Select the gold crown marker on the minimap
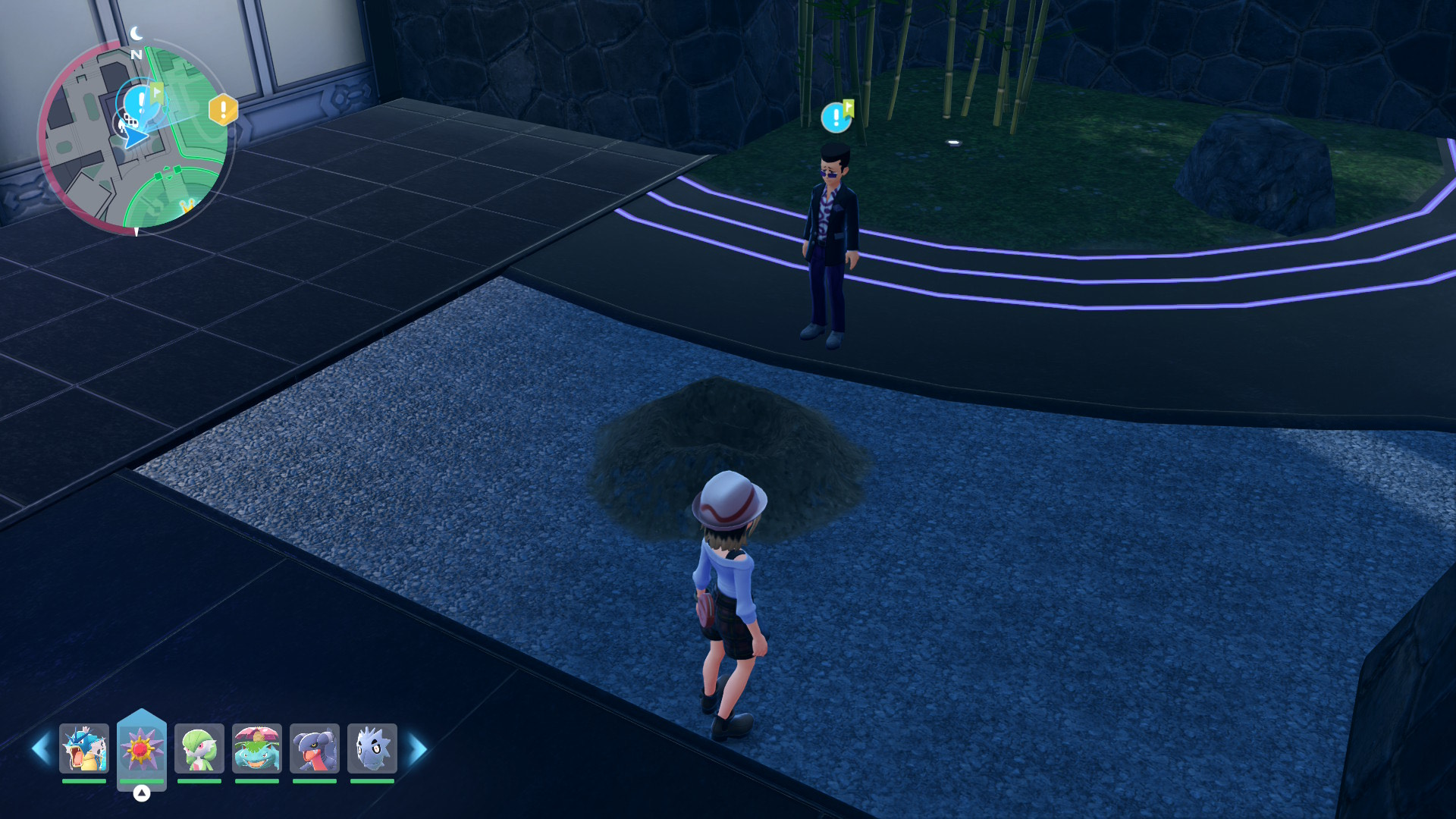 tap(187, 206)
